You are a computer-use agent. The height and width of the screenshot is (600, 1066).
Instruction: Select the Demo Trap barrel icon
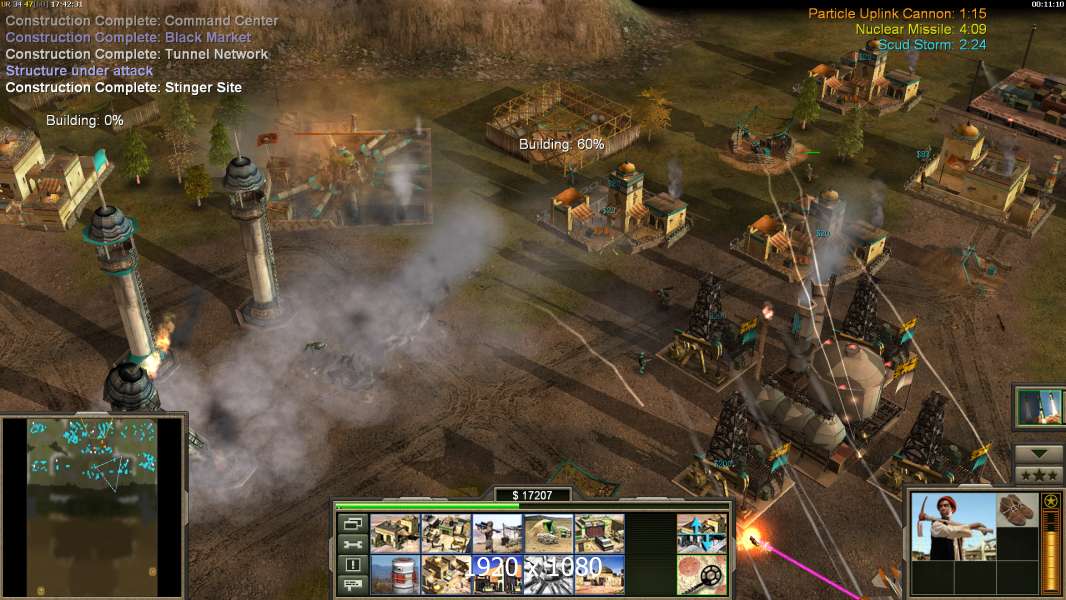pyautogui.click(x=394, y=574)
